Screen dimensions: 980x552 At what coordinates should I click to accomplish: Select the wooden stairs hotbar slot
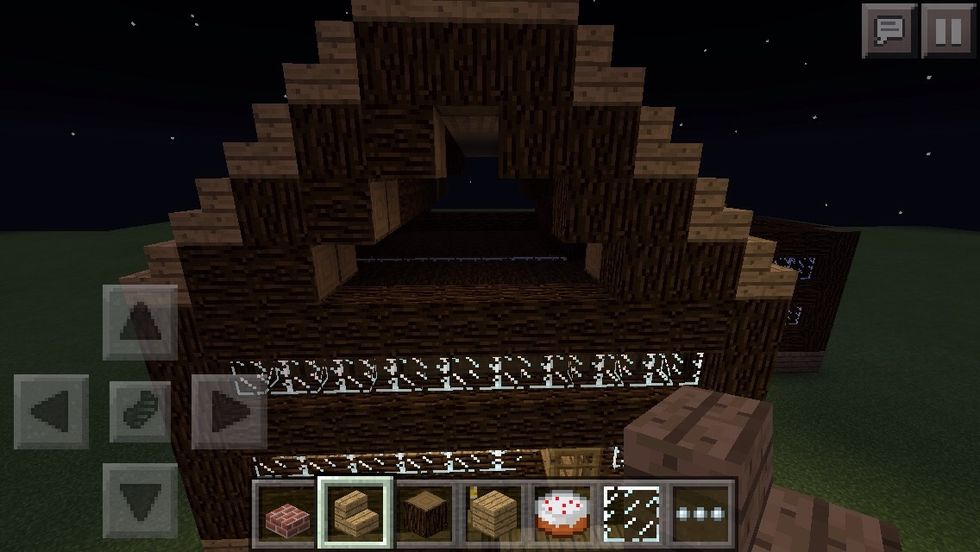click(x=354, y=513)
